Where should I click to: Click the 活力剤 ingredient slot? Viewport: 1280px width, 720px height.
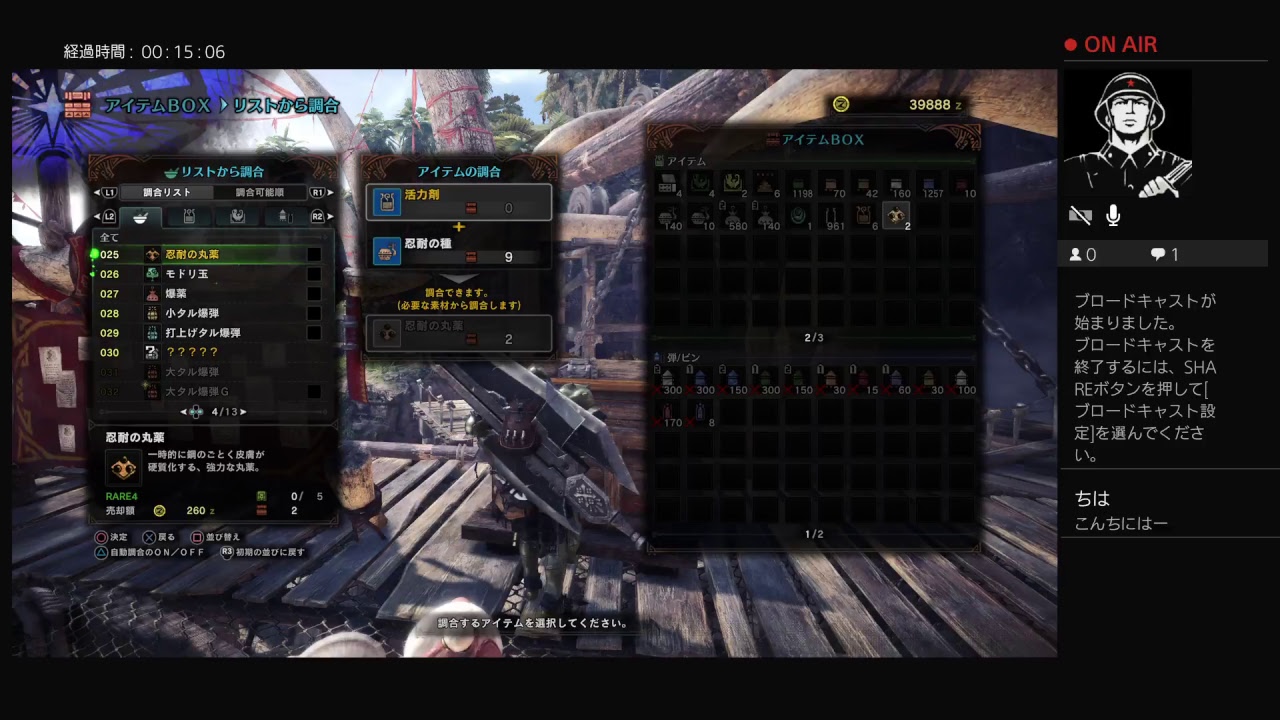coord(459,202)
